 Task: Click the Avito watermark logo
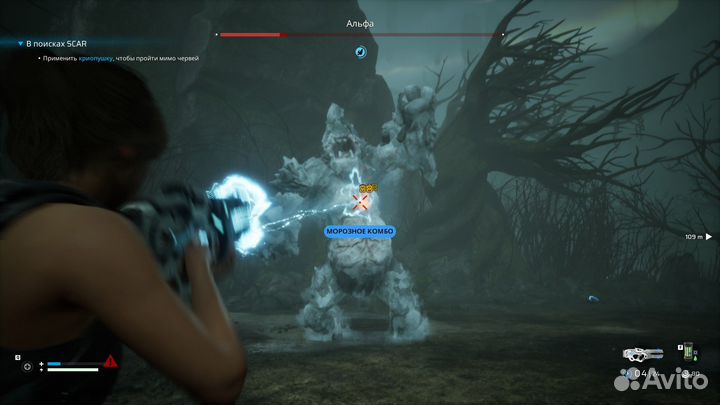click(x=658, y=378)
